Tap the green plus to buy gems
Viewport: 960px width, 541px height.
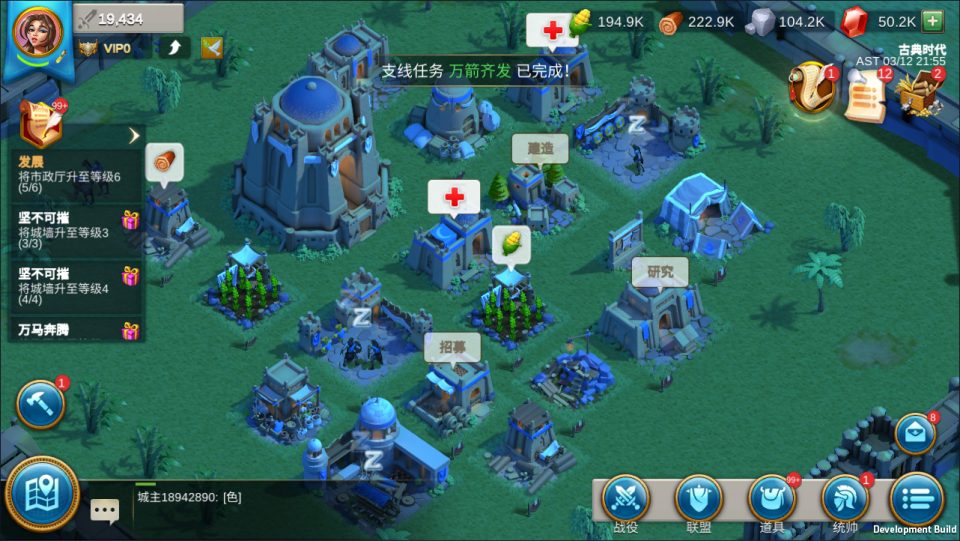(932, 21)
